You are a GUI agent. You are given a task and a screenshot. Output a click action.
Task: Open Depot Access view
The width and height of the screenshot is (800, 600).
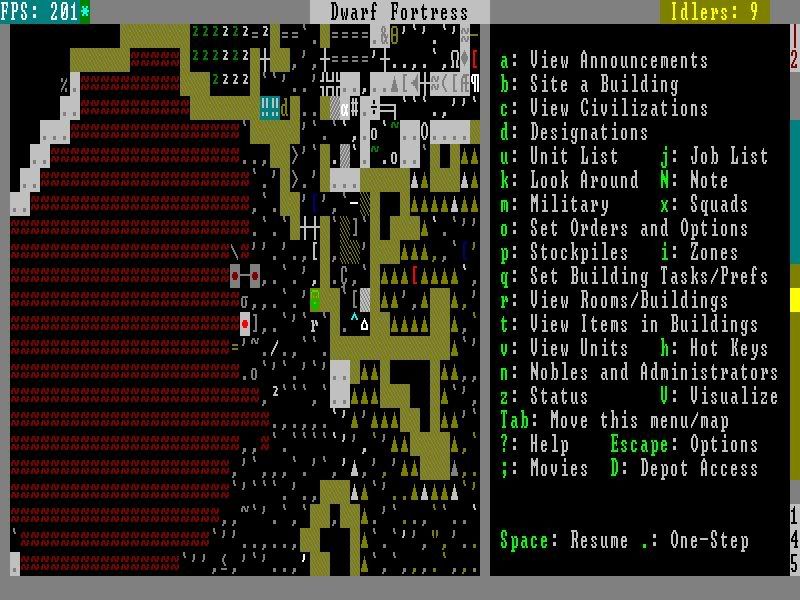698,469
